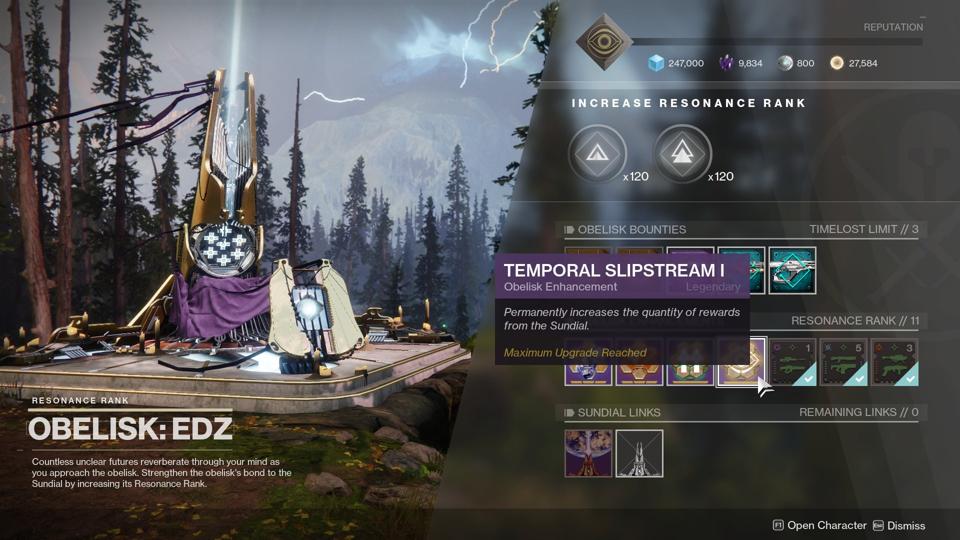
Task: Choose the weapon frame marked with 1
Action: [x=792, y=361]
